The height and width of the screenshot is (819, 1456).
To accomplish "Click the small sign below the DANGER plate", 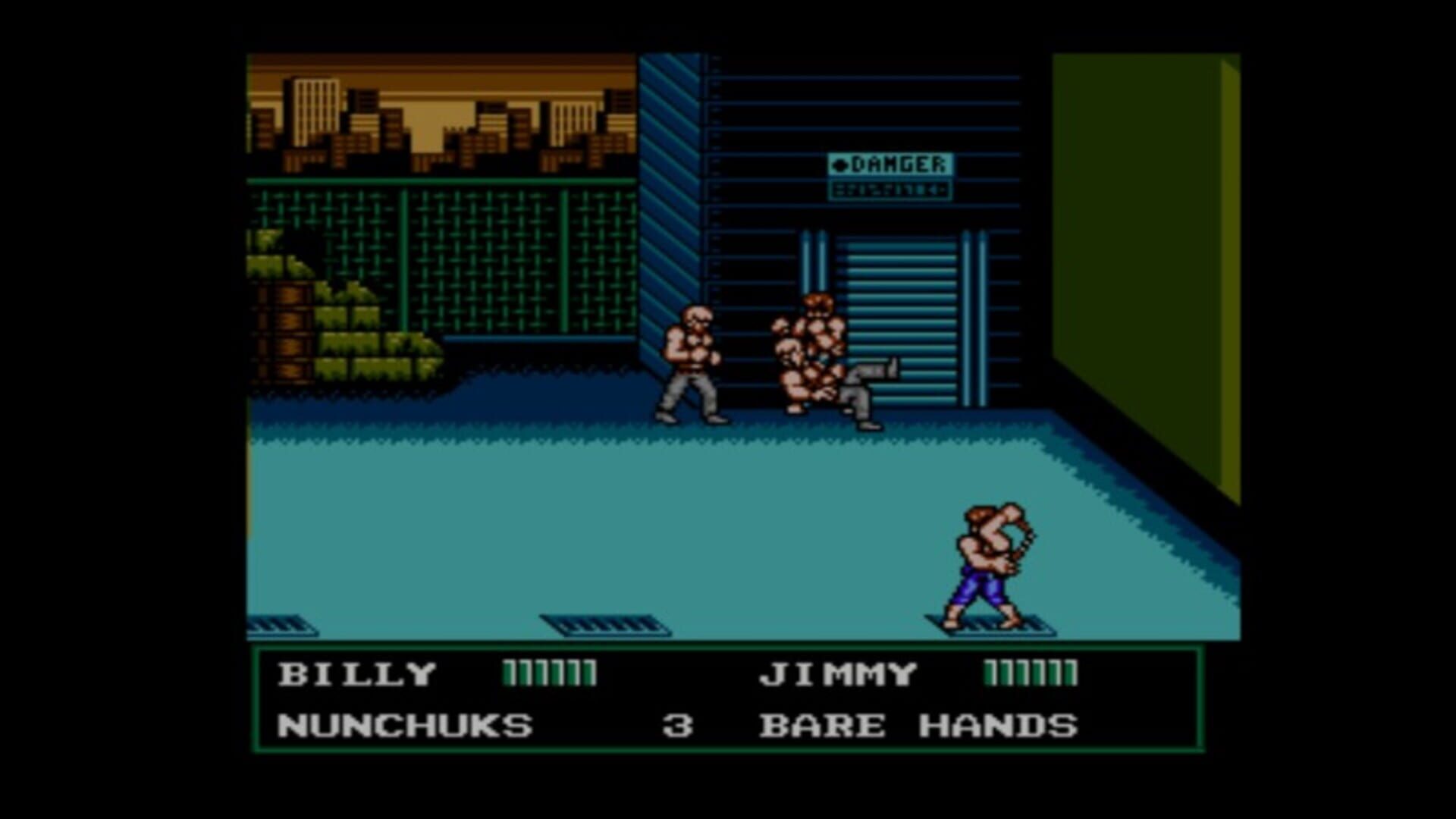I will [x=893, y=190].
